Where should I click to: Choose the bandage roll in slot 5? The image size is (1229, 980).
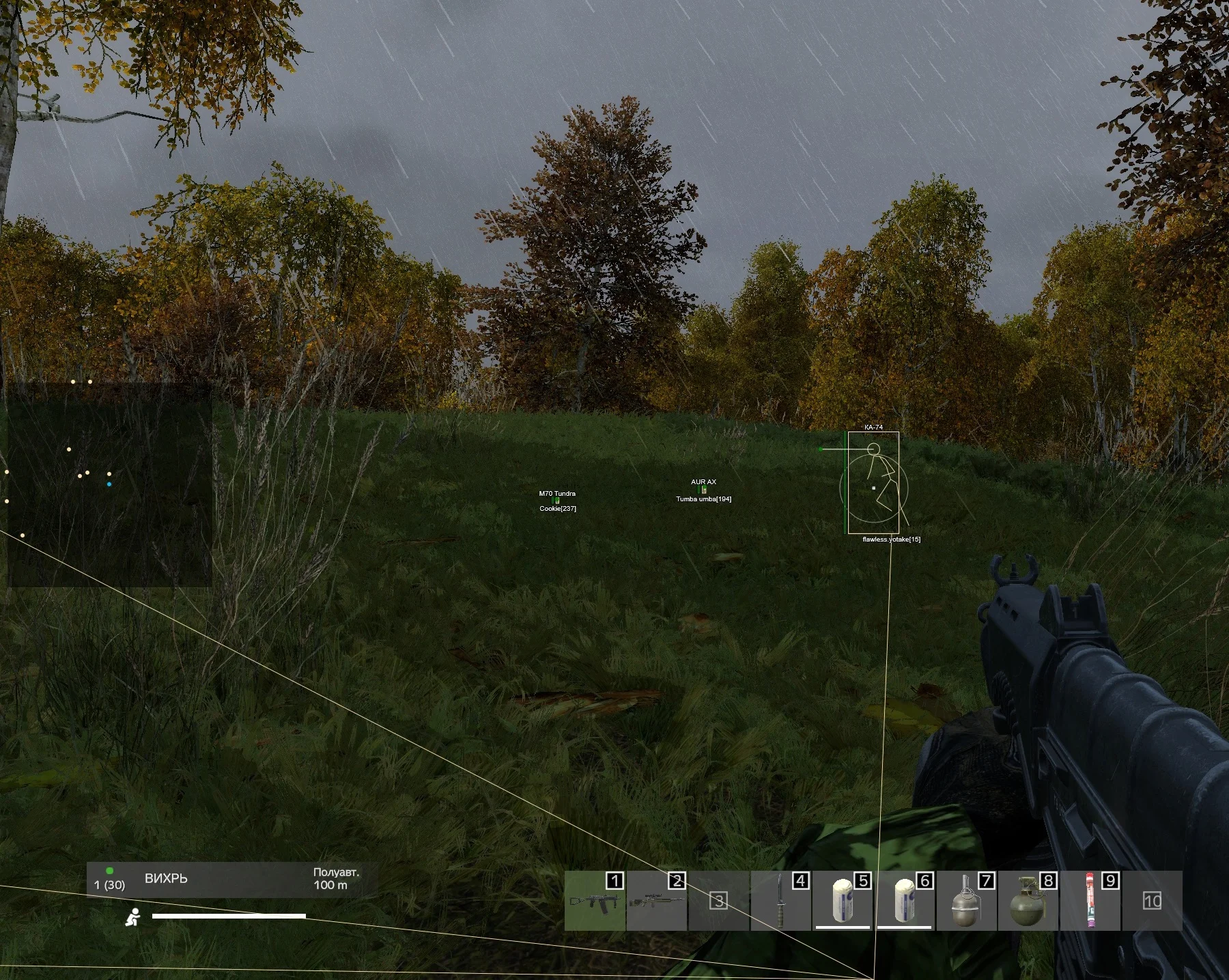pos(843,901)
